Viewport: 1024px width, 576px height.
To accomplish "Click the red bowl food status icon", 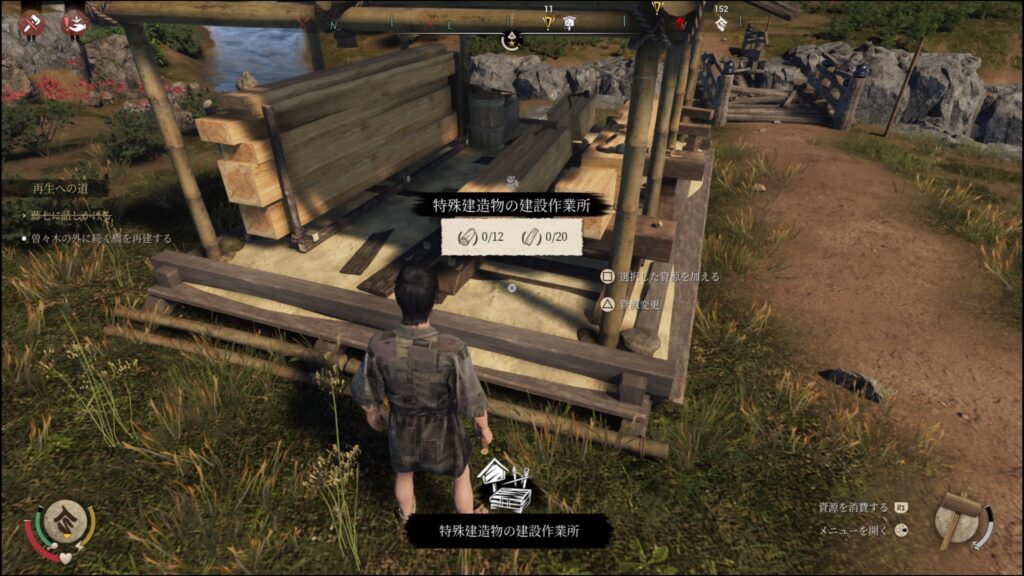I will (x=75, y=22).
